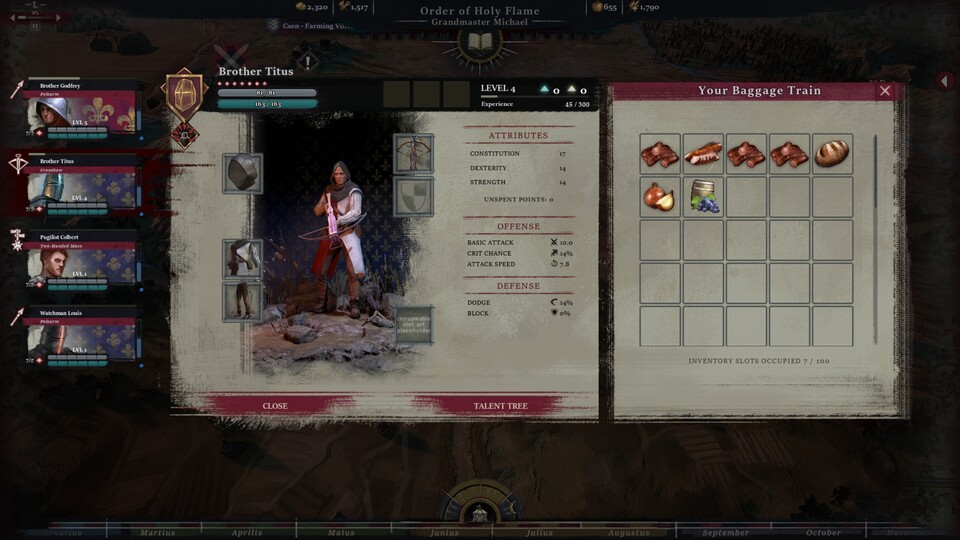960x540 pixels.
Task: Click the equipped crossbow weapon slot
Action: click(413, 154)
